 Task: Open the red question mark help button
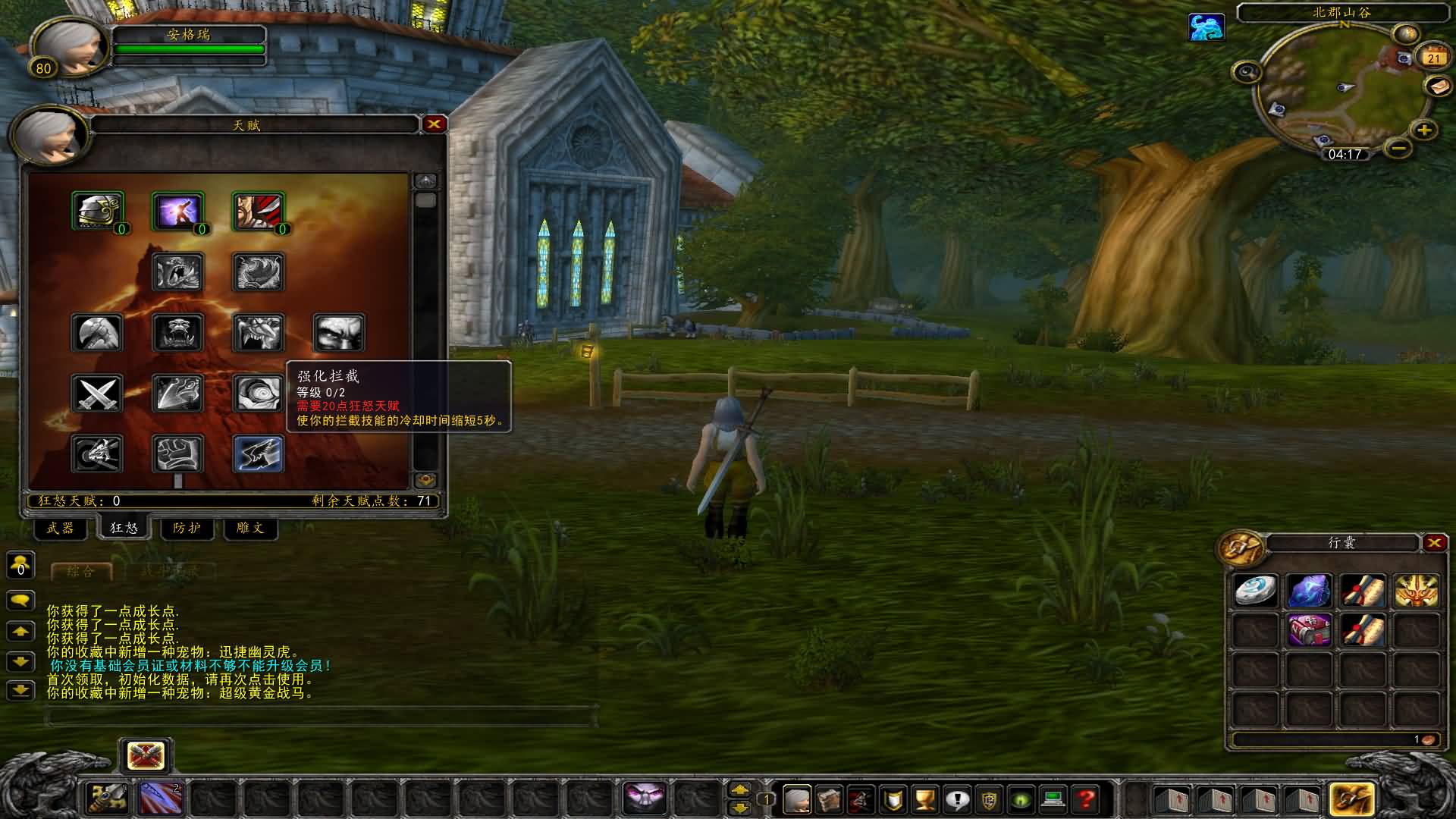(x=1086, y=799)
